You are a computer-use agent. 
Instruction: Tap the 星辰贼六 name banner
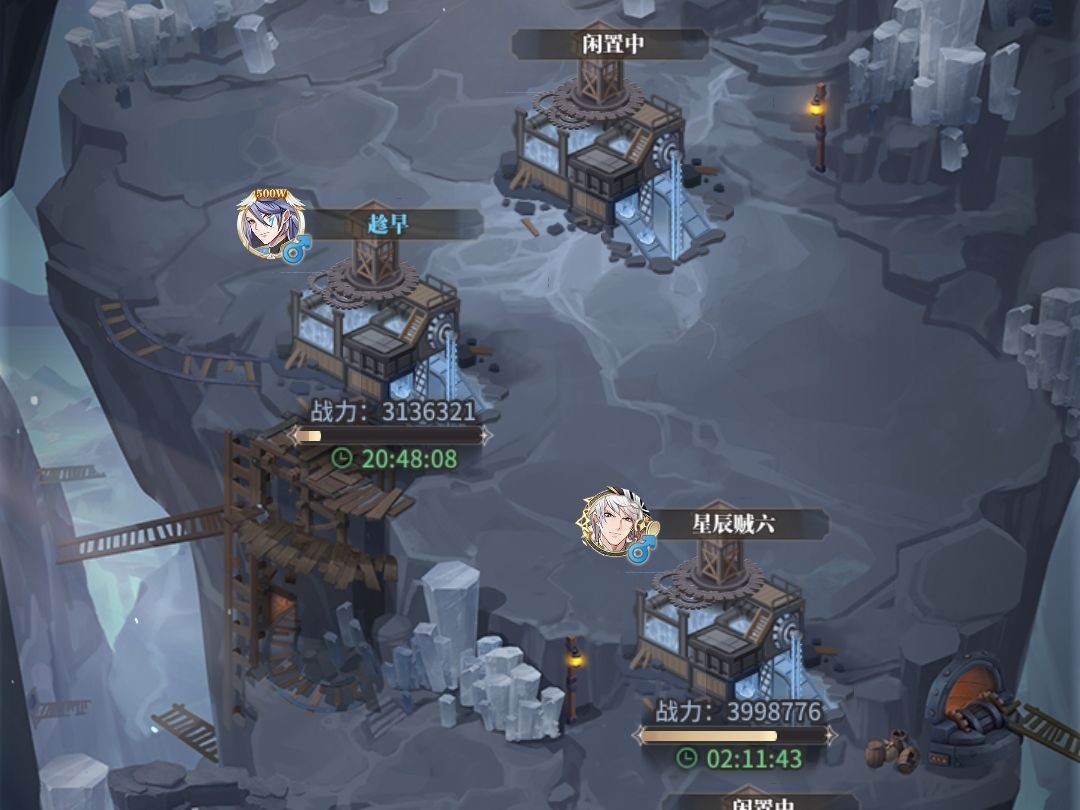pyautogui.click(x=733, y=524)
